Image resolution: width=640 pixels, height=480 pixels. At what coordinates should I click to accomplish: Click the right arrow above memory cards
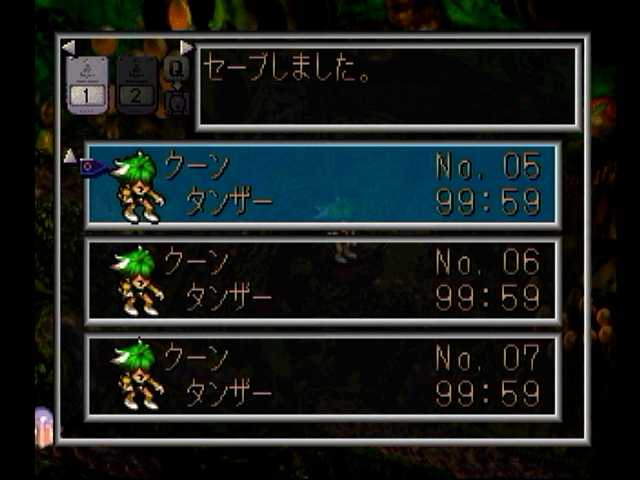click(x=186, y=47)
